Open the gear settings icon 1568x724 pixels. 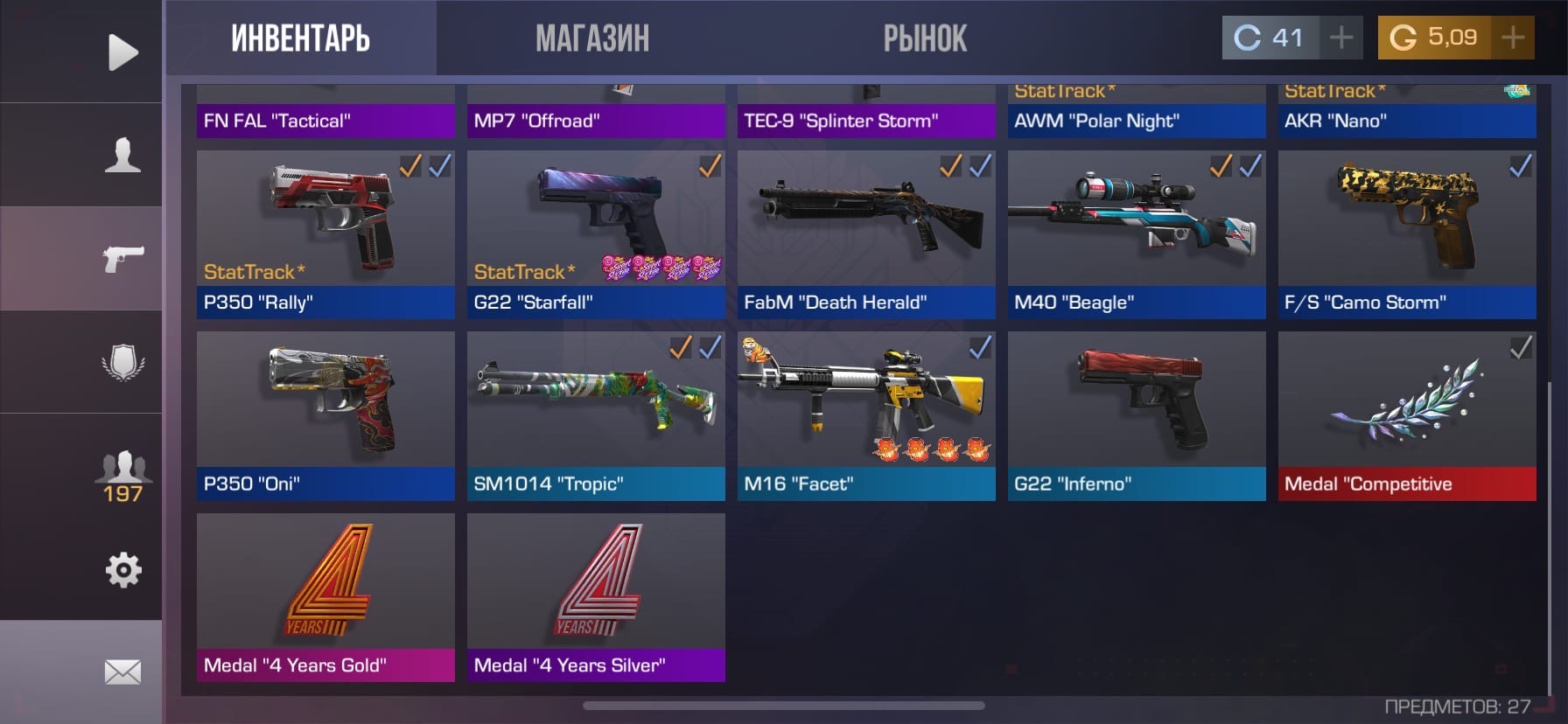122,570
